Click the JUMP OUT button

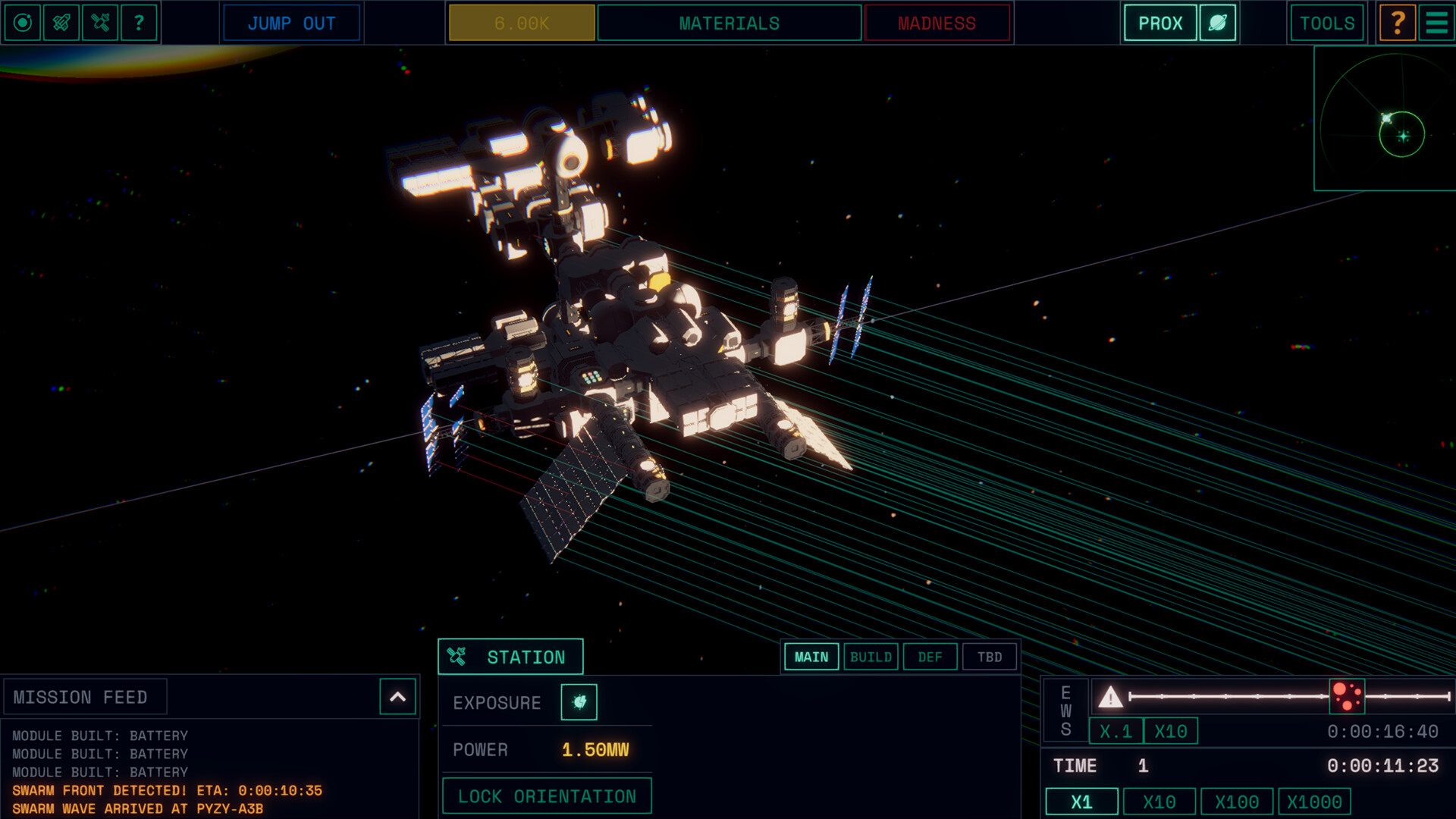tap(291, 24)
